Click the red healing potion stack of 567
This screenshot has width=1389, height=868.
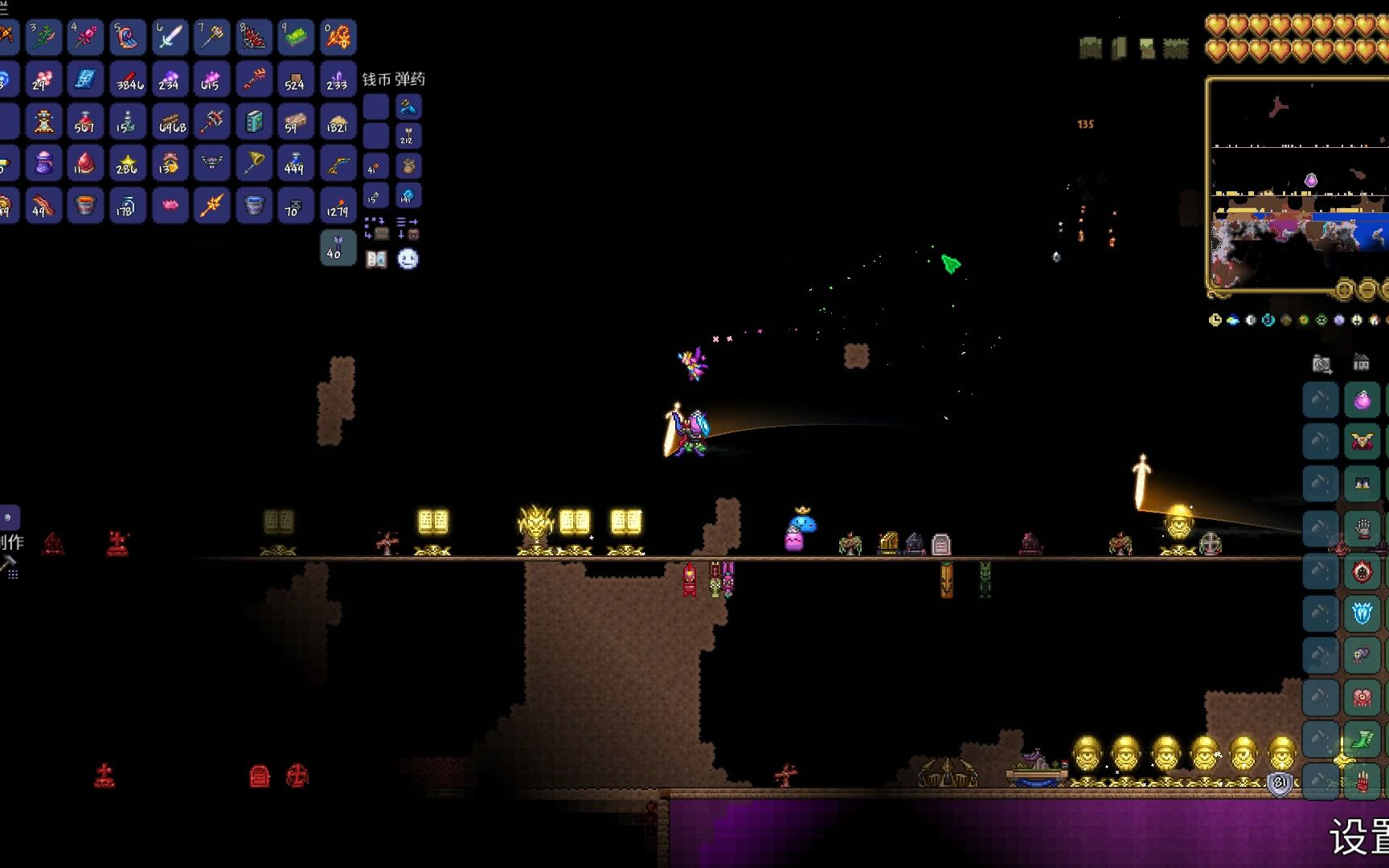pos(85,121)
